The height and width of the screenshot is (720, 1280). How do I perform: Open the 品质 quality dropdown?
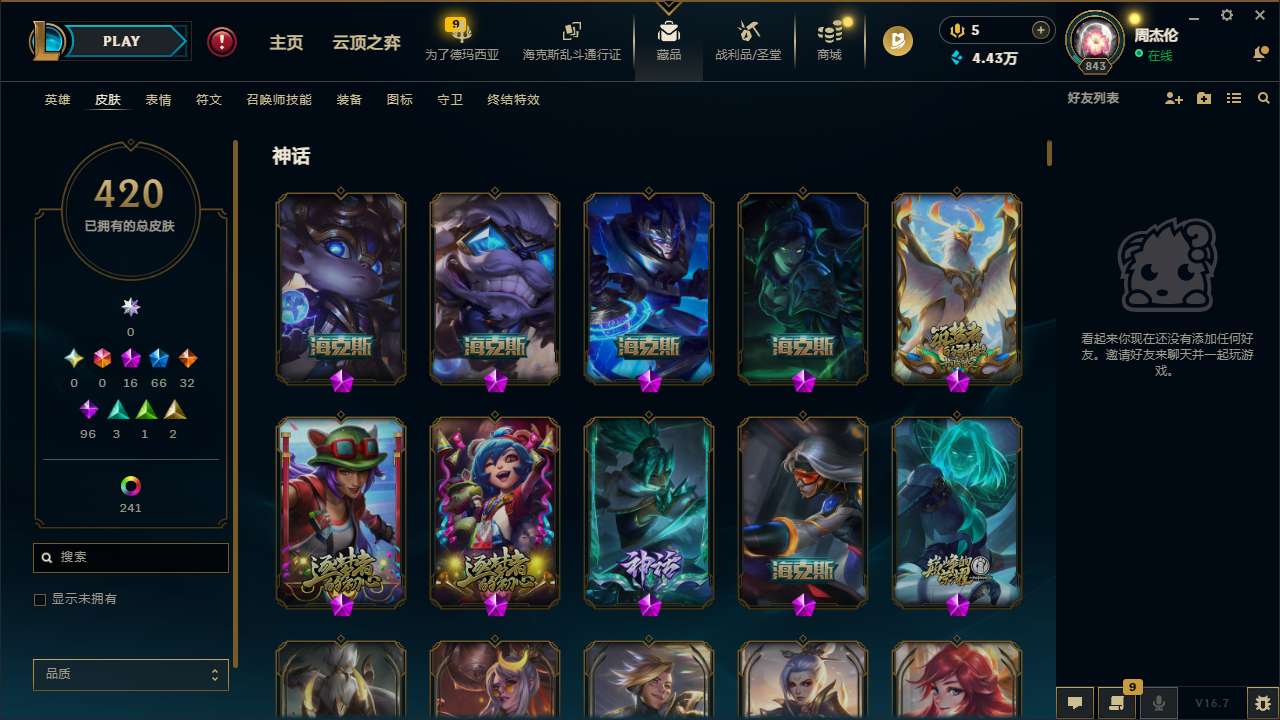130,674
